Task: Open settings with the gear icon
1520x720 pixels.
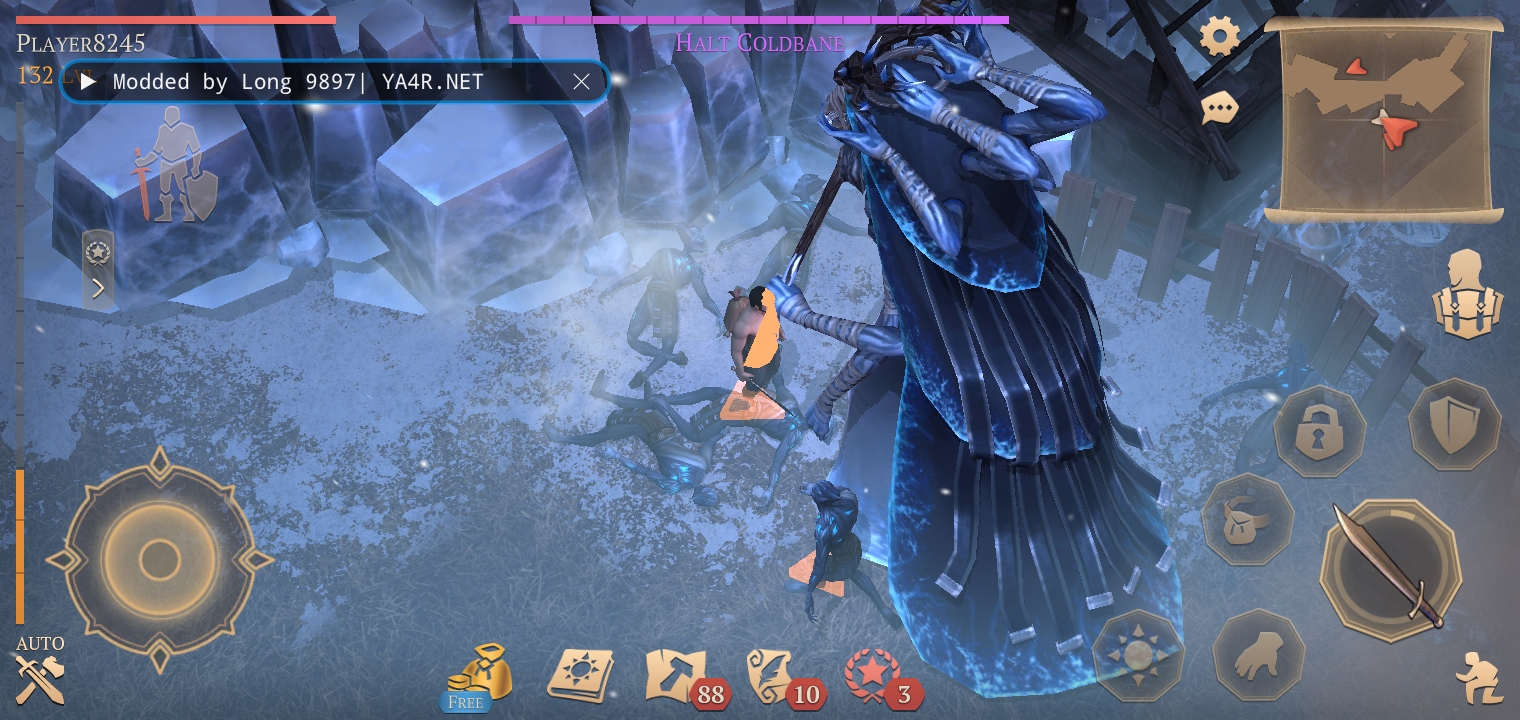Action: tap(1219, 38)
